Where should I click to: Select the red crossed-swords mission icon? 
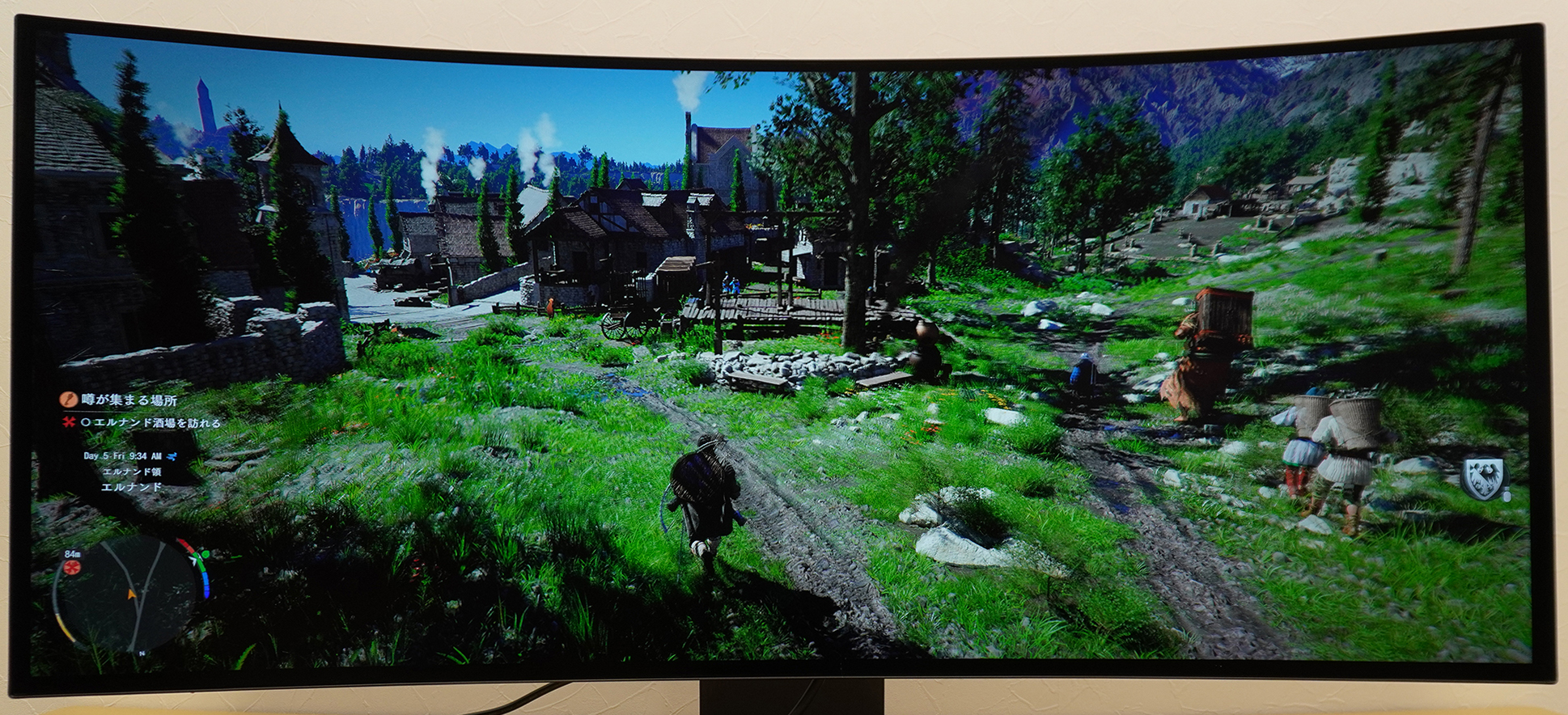point(68,422)
